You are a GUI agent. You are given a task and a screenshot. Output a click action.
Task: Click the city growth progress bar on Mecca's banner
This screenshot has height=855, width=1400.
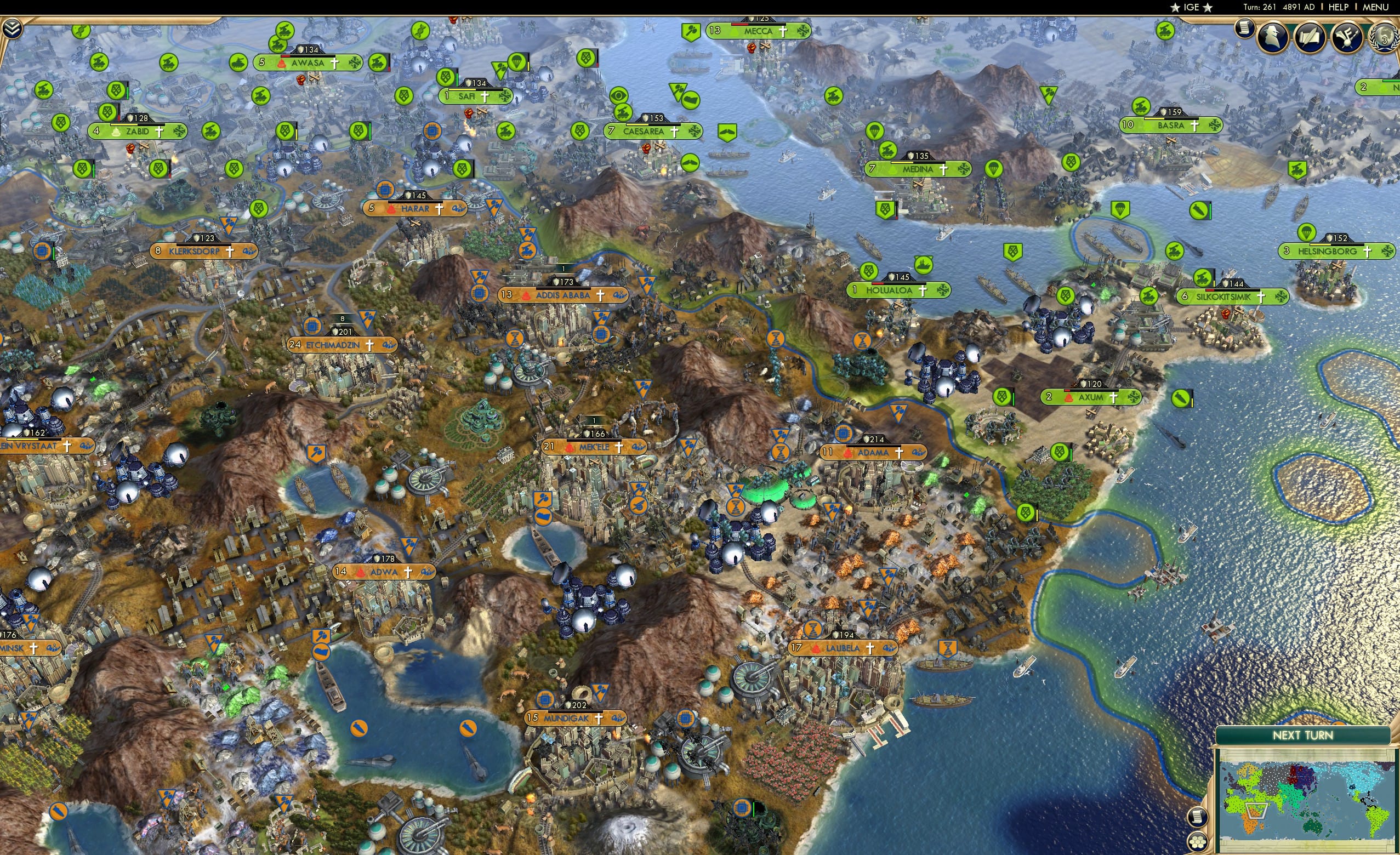pyautogui.click(x=758, y=25)
